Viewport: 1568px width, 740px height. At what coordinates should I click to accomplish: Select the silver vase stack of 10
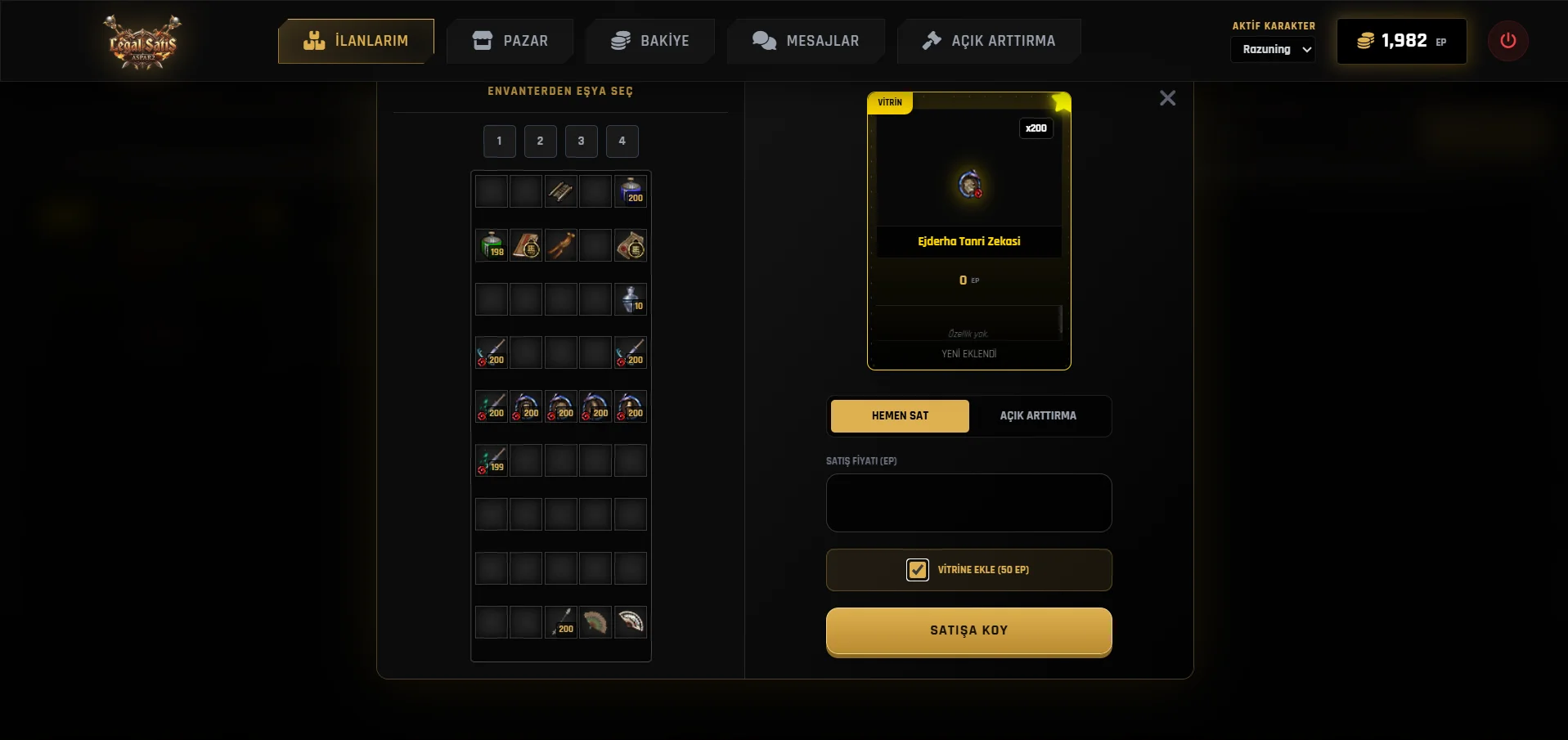[x=631, y=299]
